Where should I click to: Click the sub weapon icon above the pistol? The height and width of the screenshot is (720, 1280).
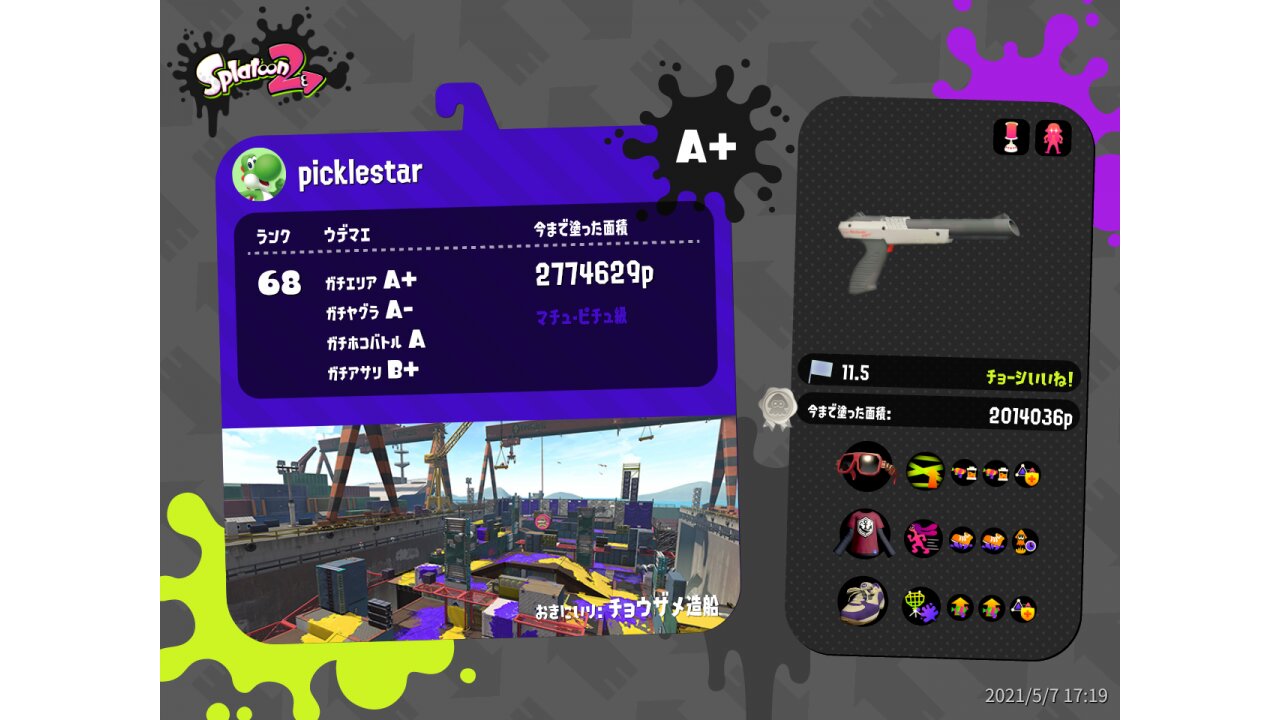point(1011,137)
